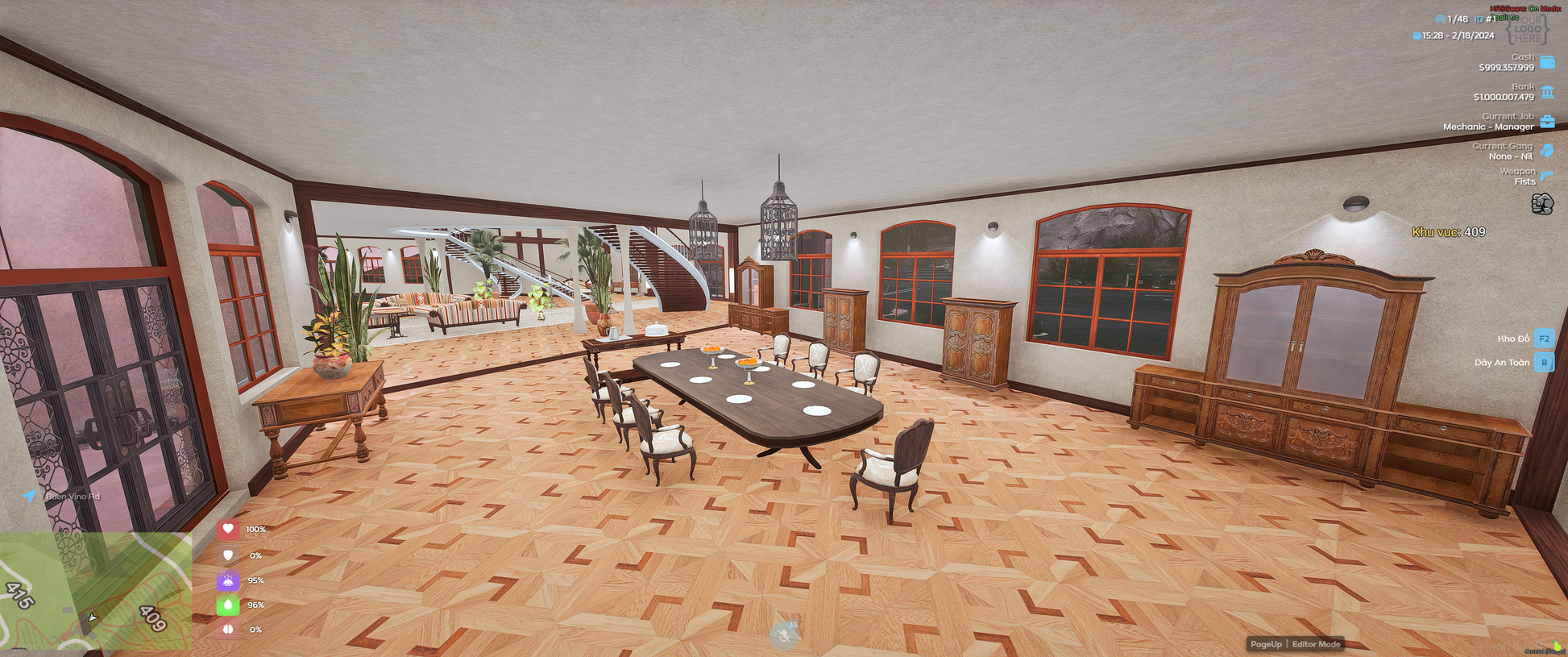The width and height of the screenshot is (1568, 657).
Task: Select the calendar date icon
Action: click(1417, 36)
